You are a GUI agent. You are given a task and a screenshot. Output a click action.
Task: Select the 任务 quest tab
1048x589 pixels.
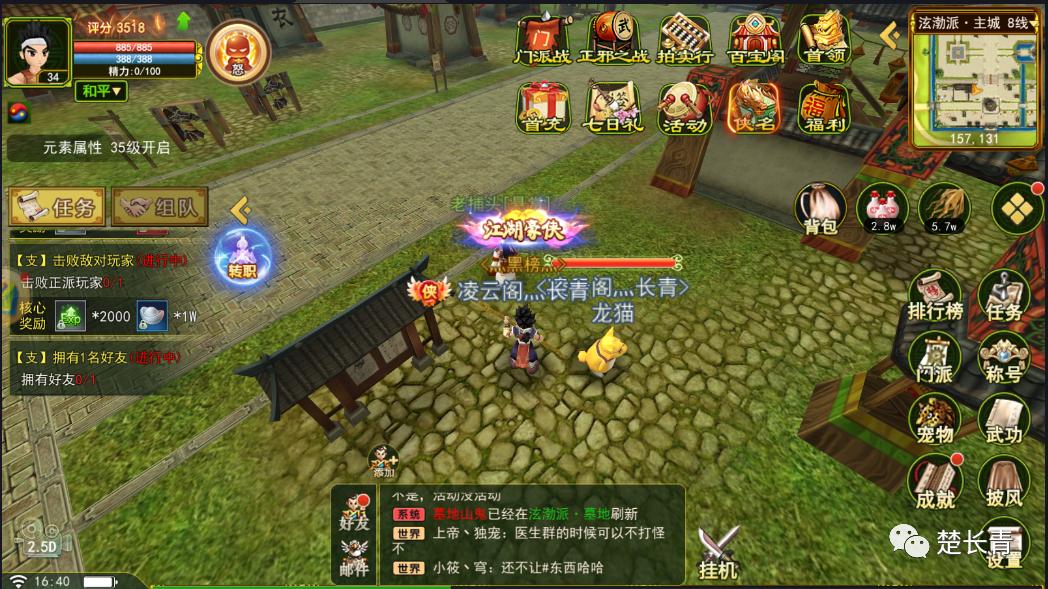pos(57,208)
